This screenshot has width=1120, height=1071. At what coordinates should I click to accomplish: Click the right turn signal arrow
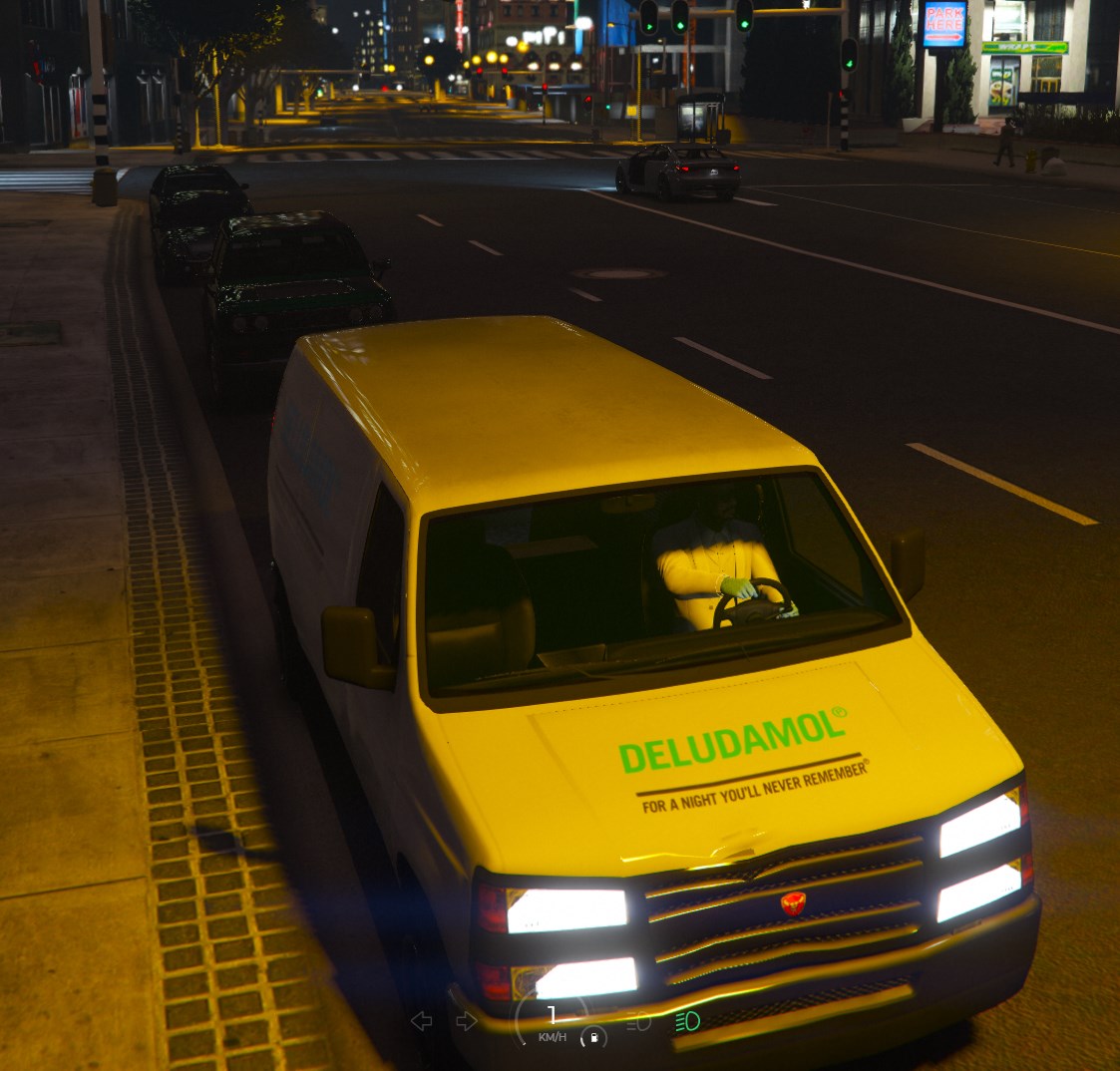[466, 1020]
